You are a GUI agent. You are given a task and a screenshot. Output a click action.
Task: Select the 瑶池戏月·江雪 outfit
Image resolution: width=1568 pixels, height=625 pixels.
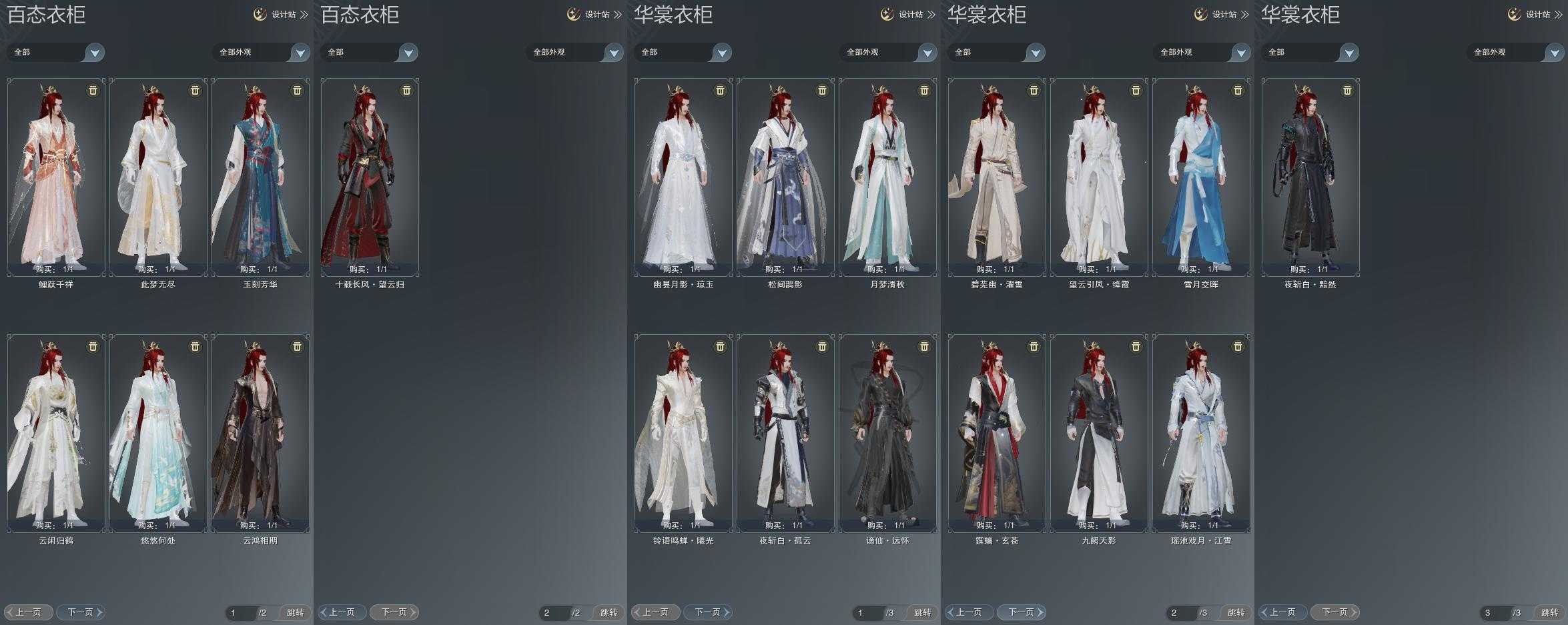pyautogui.click(x=1201, y=433)
